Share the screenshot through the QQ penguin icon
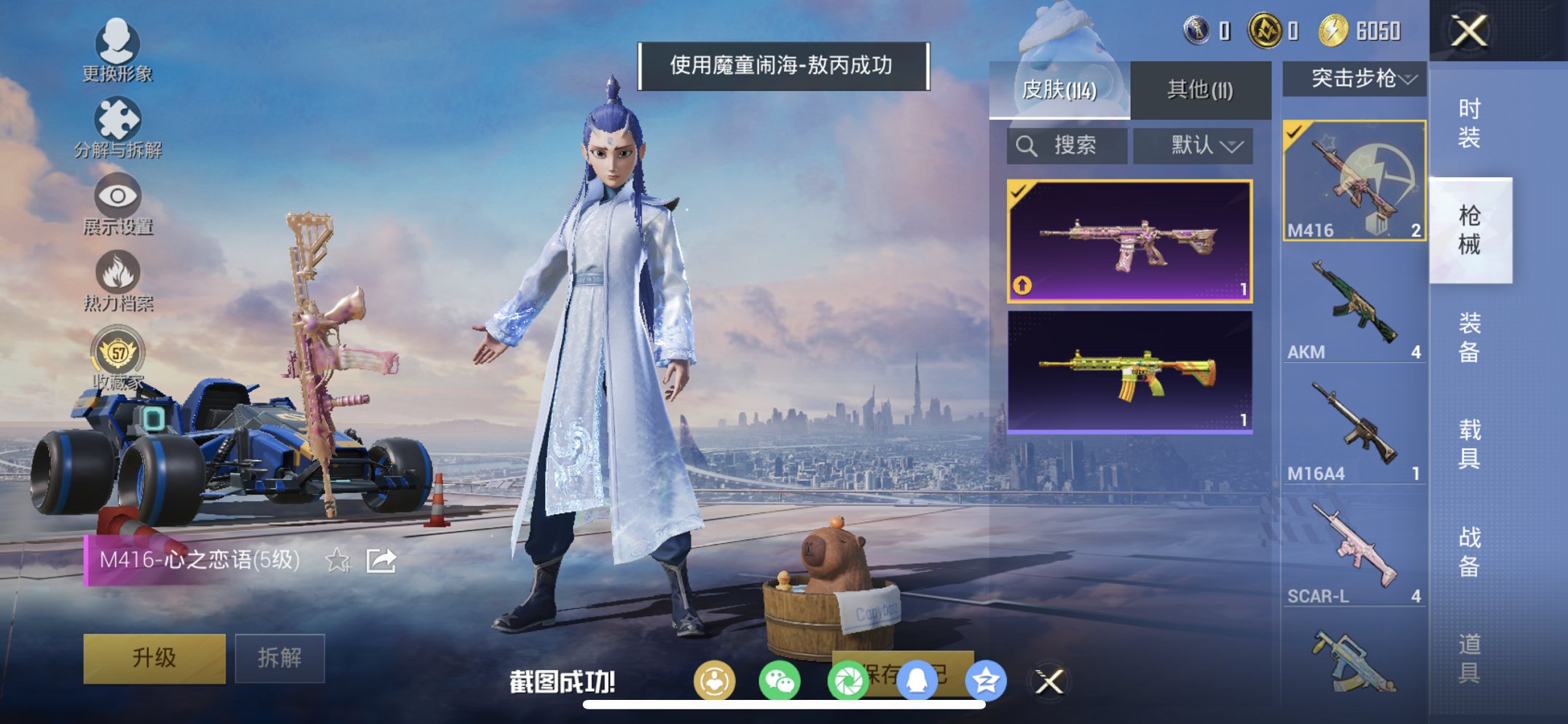This screenshot has width=1568, height=724. tap(917, 679)
